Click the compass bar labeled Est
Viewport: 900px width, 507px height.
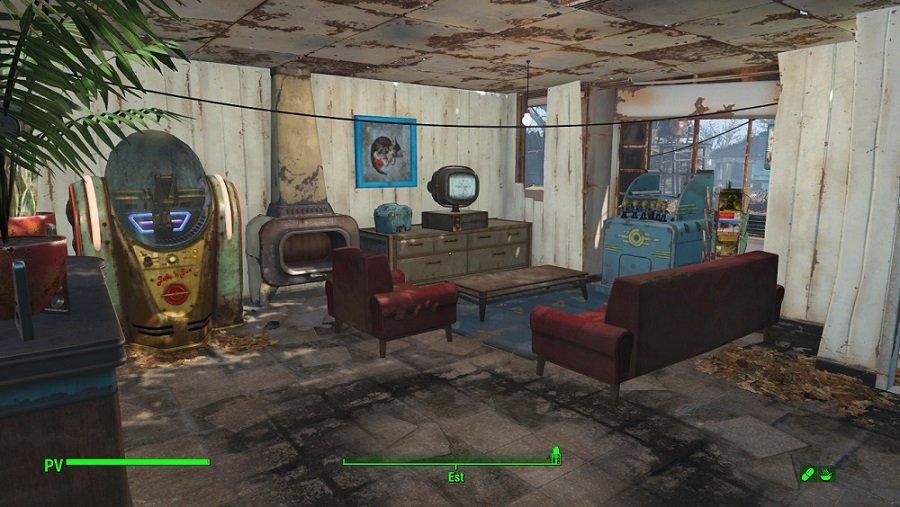coord(451,463)
